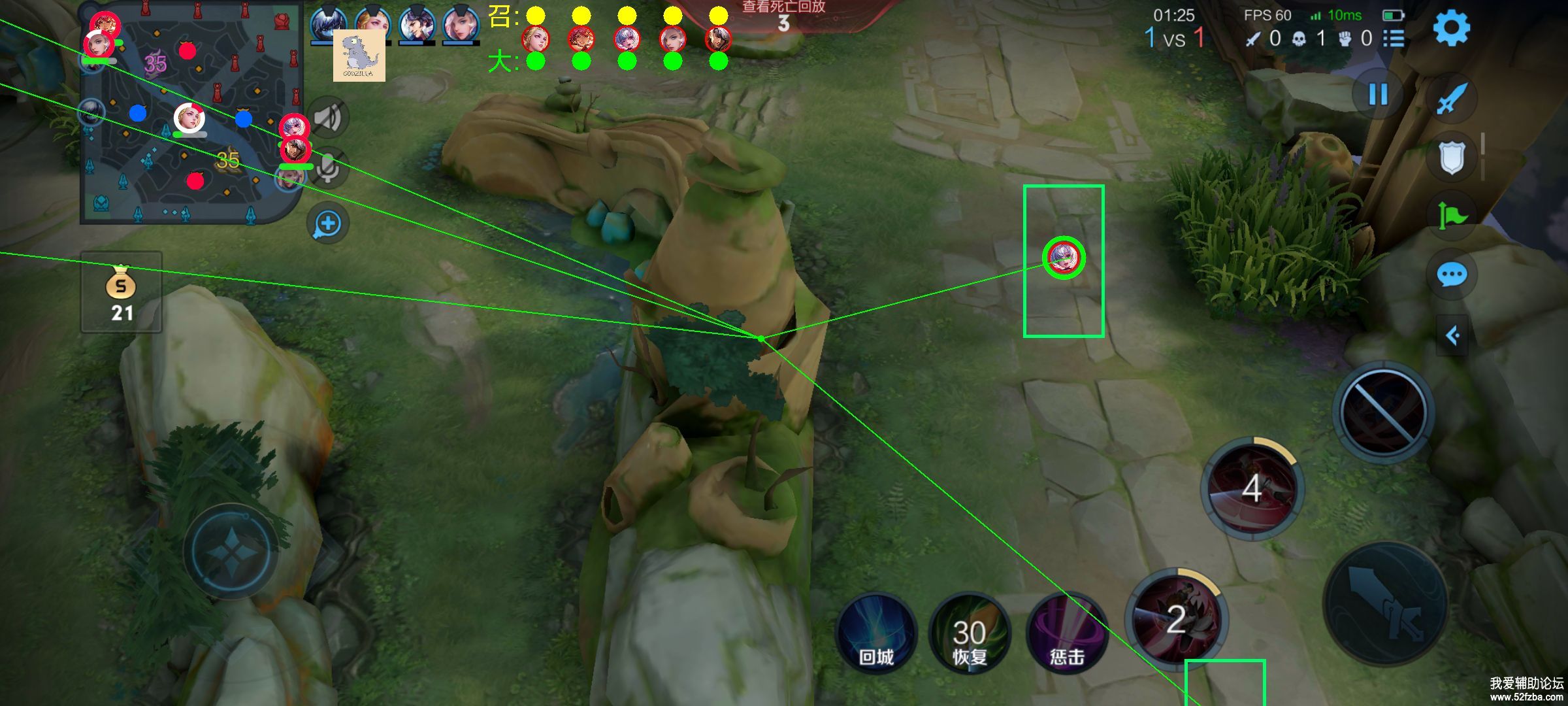Open the settings gear menu
Viewport: 1568px width, 706px height.
tap(1451, 28)
